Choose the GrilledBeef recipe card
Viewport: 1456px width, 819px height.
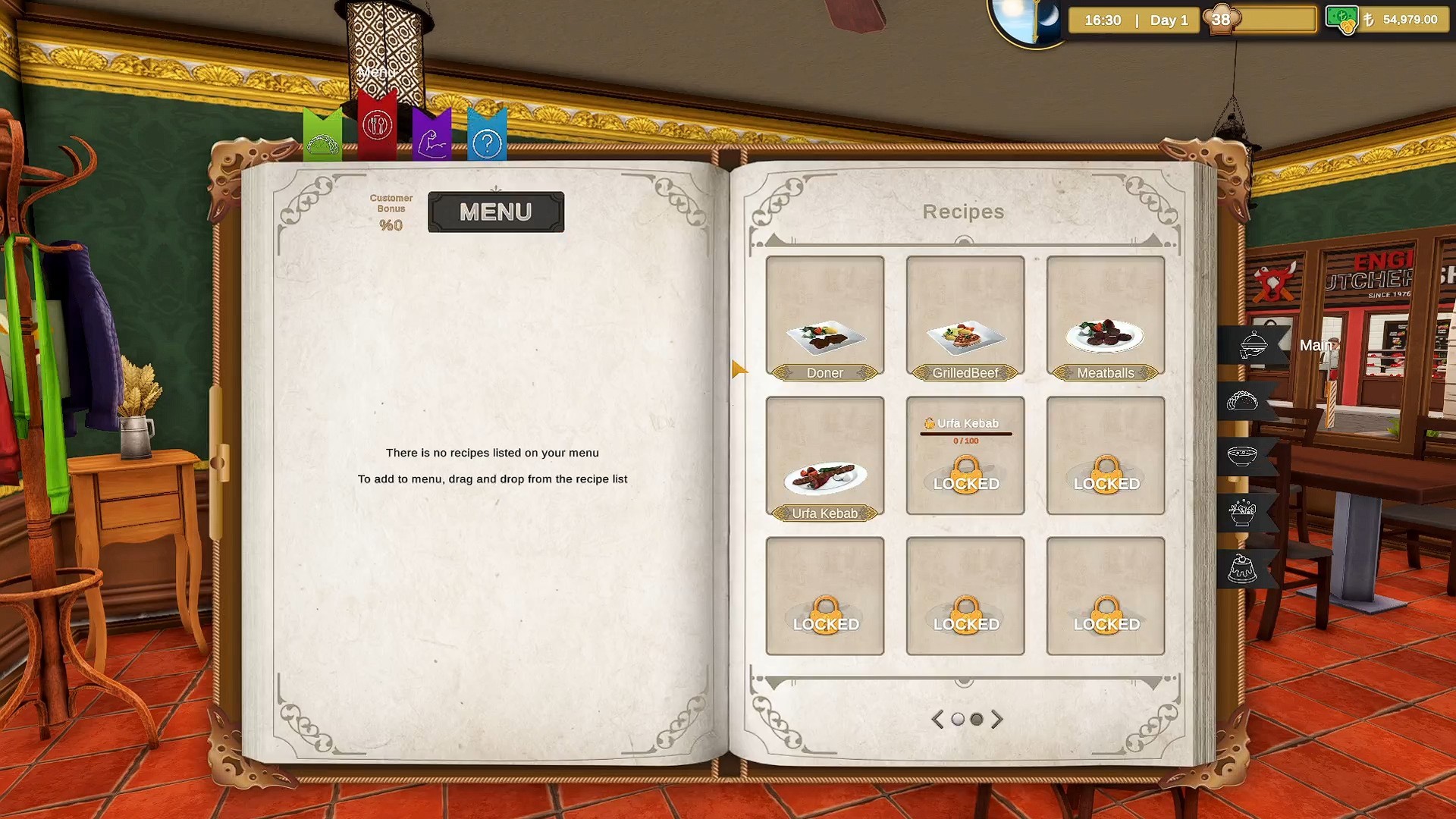(965, 317)
